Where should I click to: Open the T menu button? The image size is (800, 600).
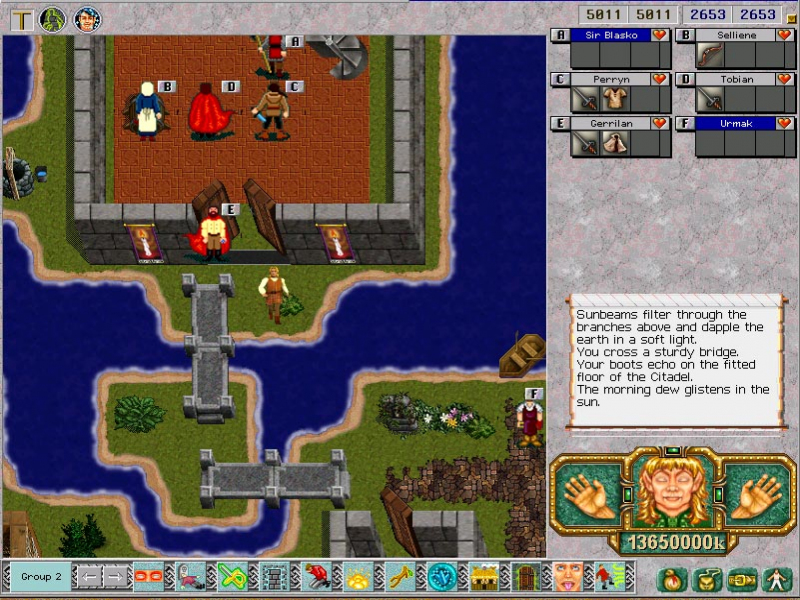click(x=20, y=18)
